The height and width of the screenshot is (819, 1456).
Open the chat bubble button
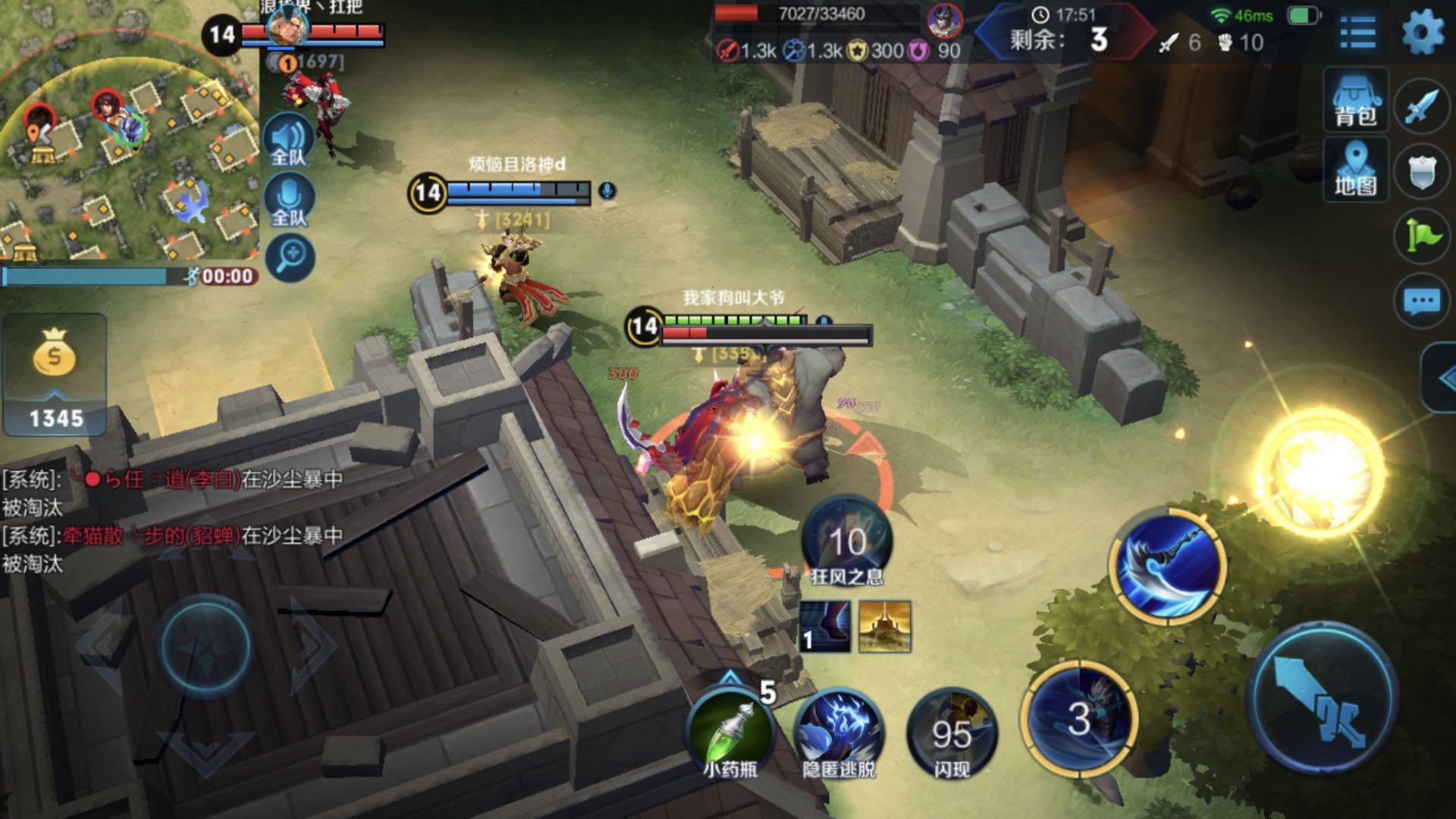[1421, 302]
